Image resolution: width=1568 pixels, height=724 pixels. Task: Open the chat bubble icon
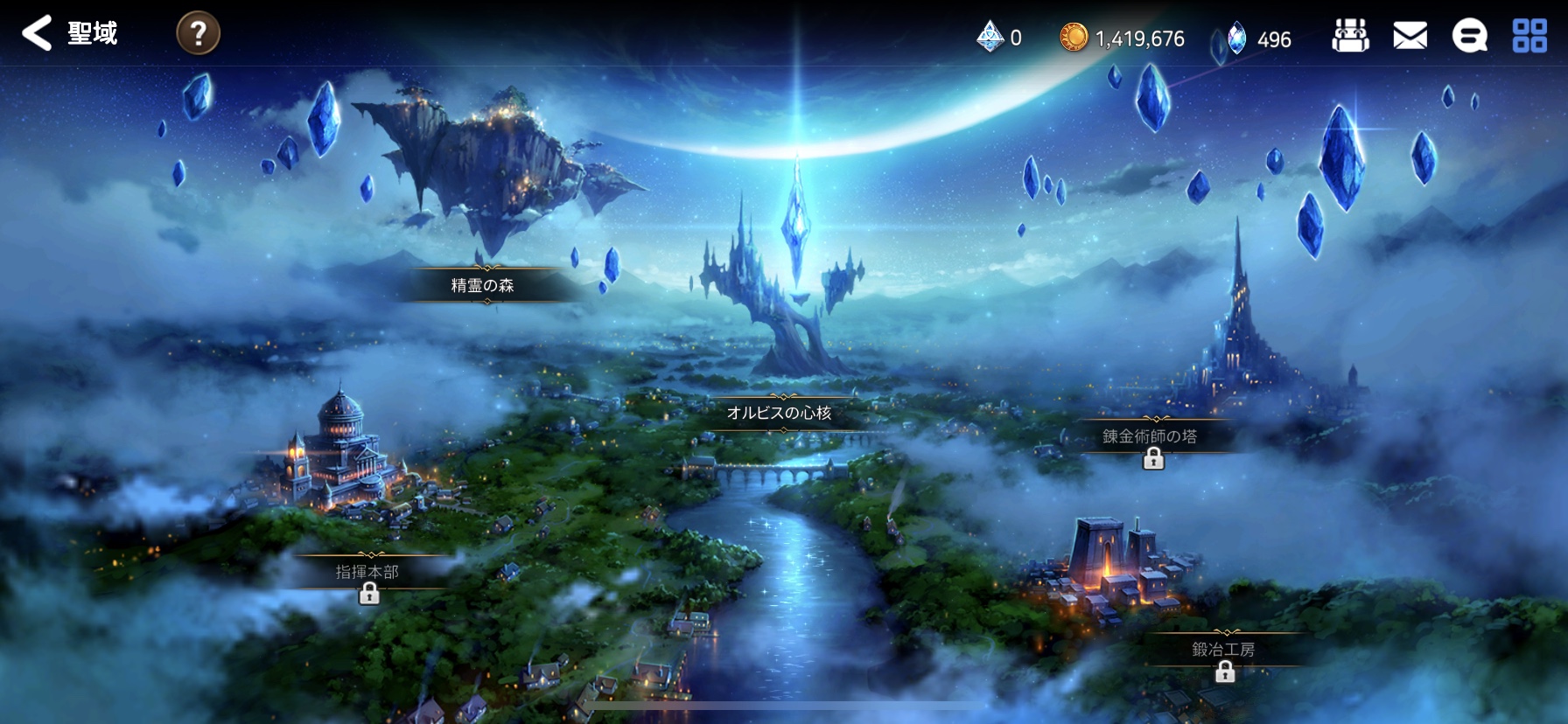tap(1469, 37)
